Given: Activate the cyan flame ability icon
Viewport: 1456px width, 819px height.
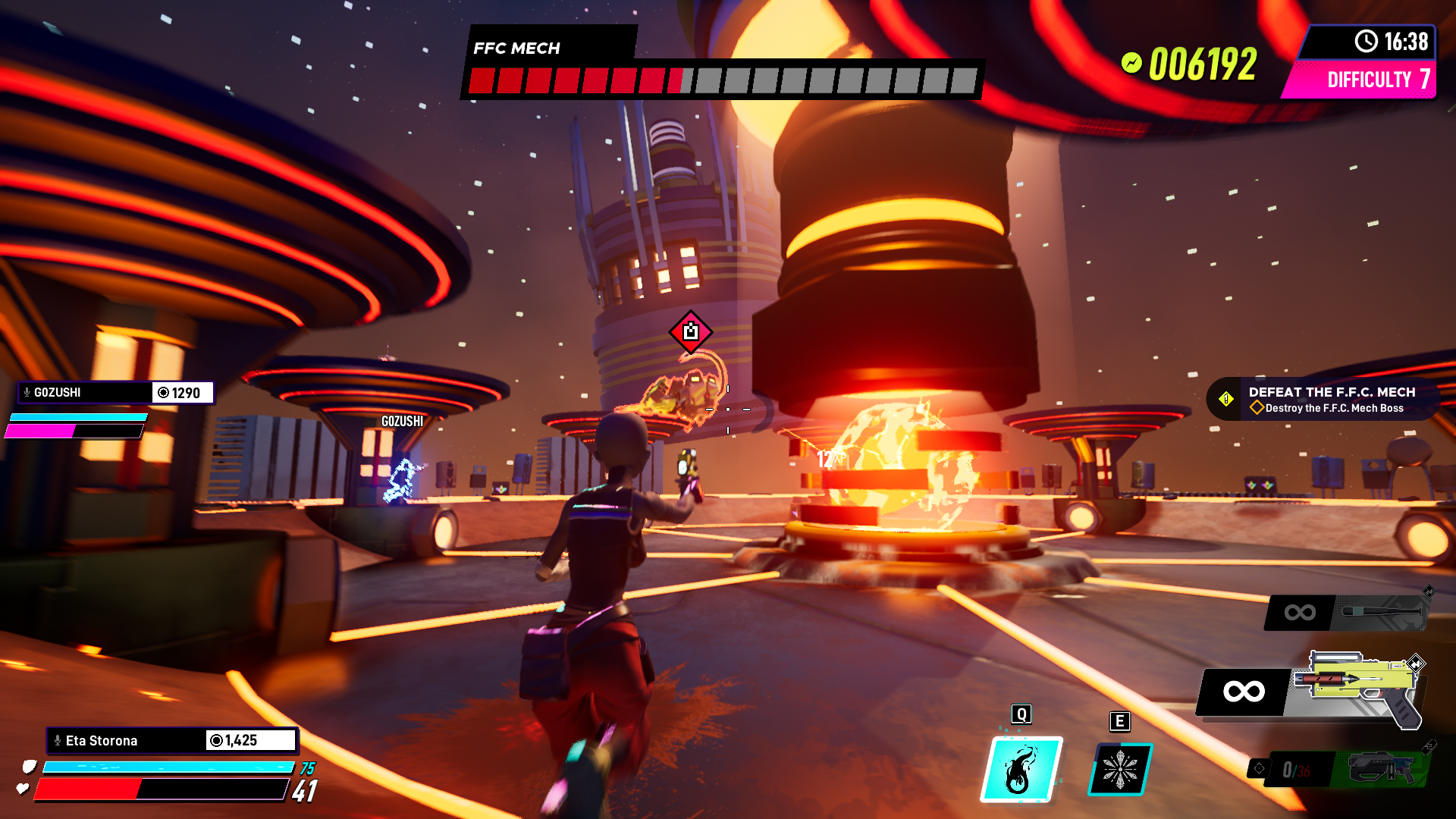Looking at the screenshot, I should click(x=1021, y=769).
